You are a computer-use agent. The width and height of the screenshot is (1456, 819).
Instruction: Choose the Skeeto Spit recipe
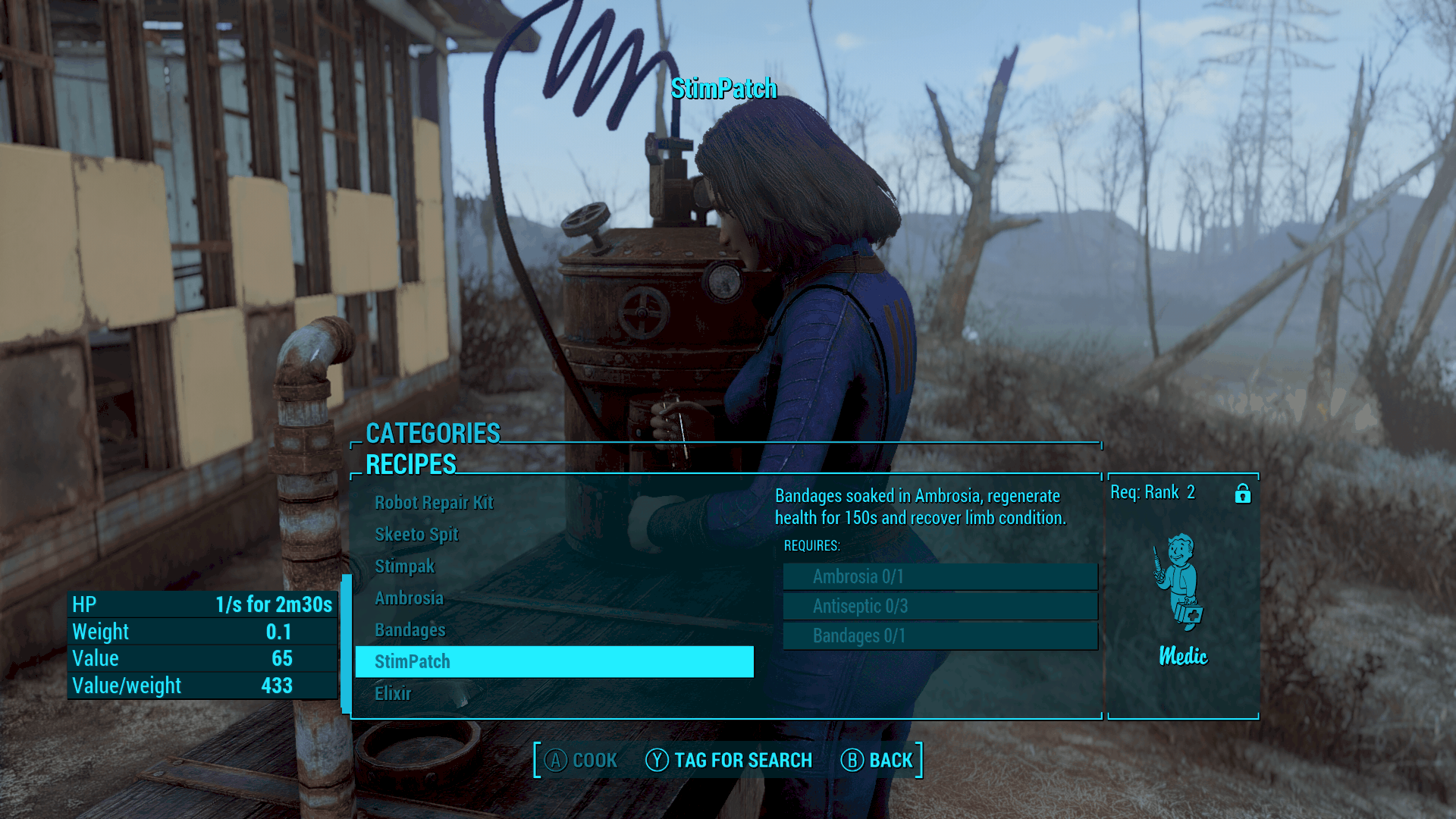coord(416,535)
